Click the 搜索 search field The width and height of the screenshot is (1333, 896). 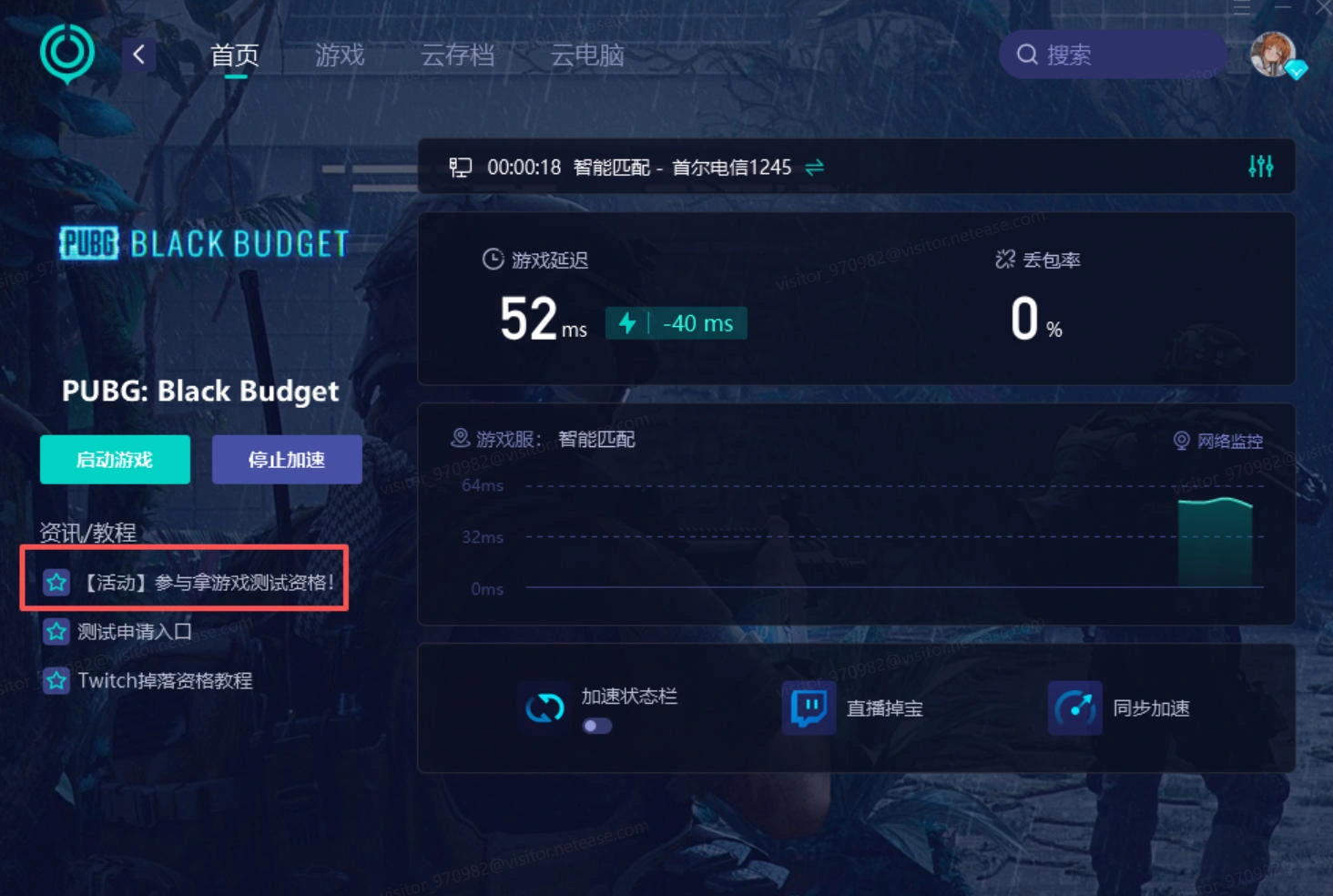(1111, 54)
